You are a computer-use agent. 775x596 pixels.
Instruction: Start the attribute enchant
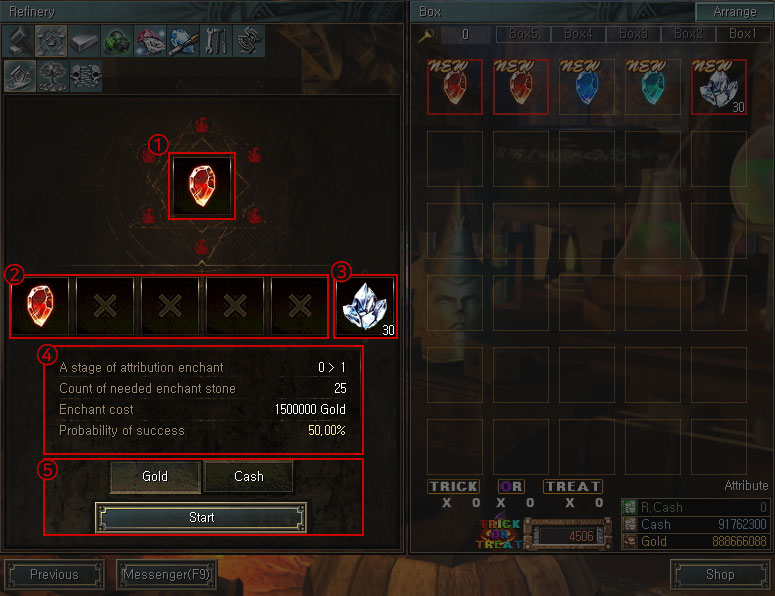point(201,517)
